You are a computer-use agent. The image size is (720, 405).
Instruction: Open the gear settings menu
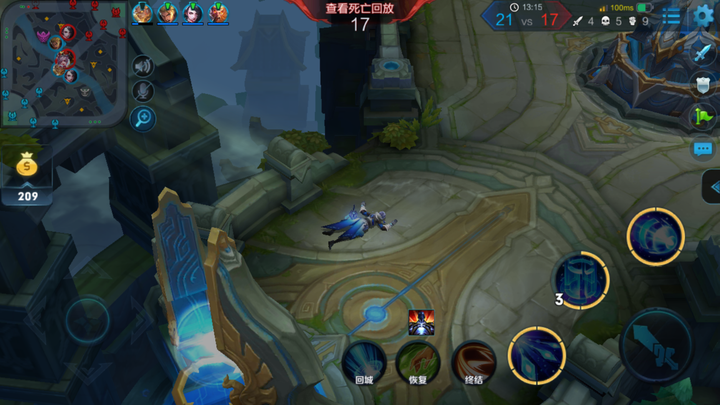click(703, 17)
